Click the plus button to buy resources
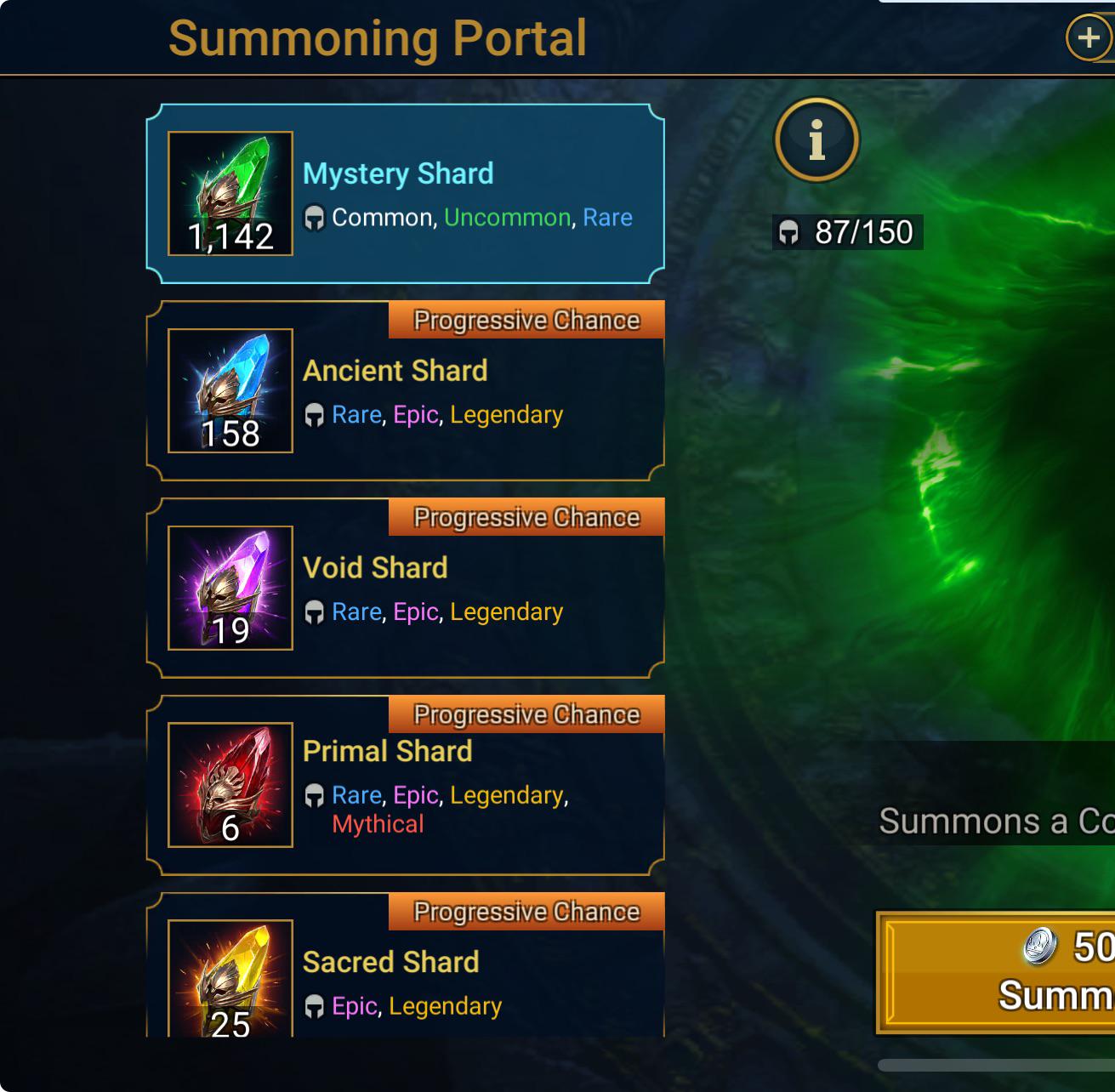Viewport: 1115px width, 1092px height. click(x=1090, y=37)
